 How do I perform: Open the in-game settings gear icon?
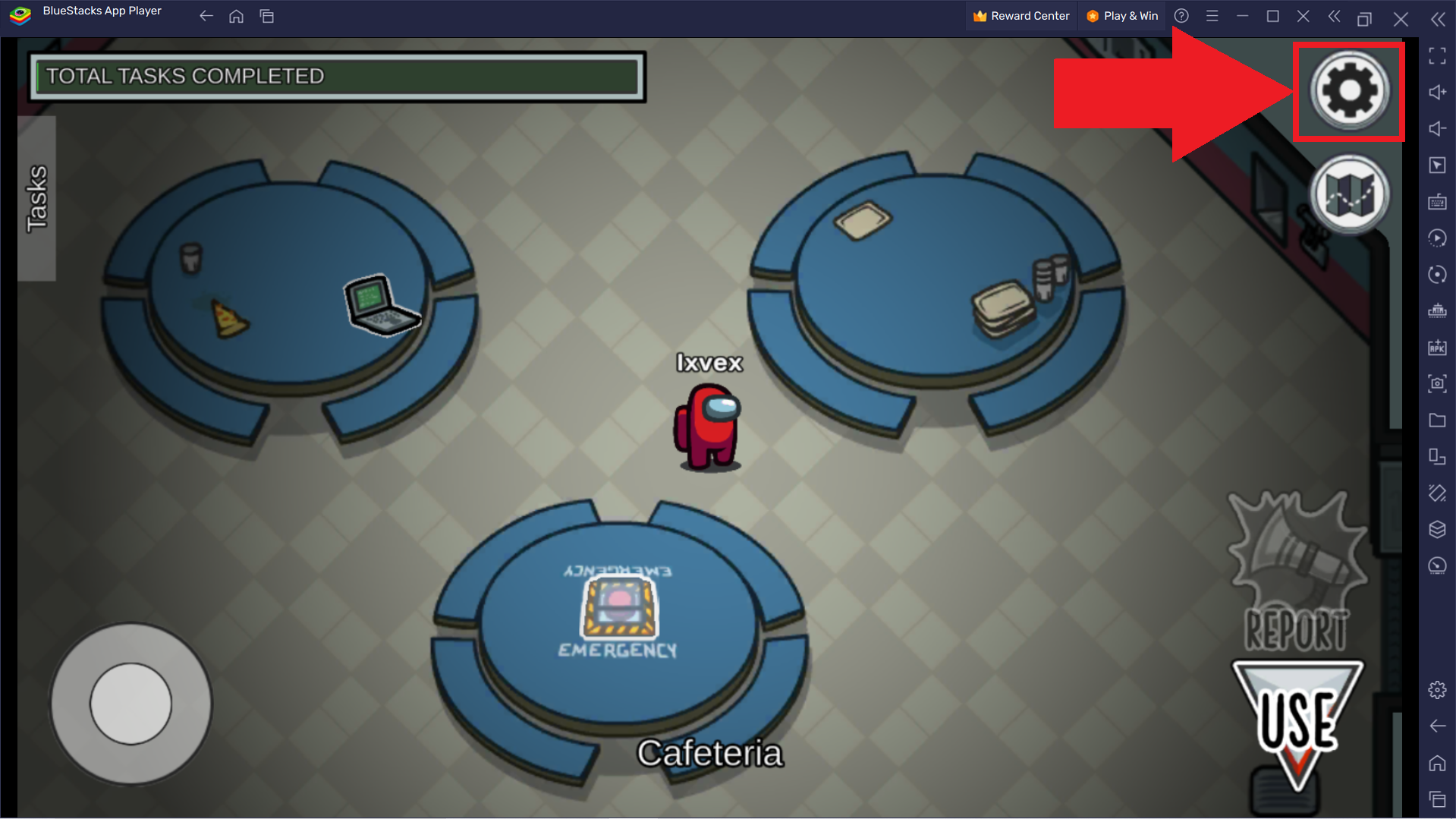click(1348, 91)
